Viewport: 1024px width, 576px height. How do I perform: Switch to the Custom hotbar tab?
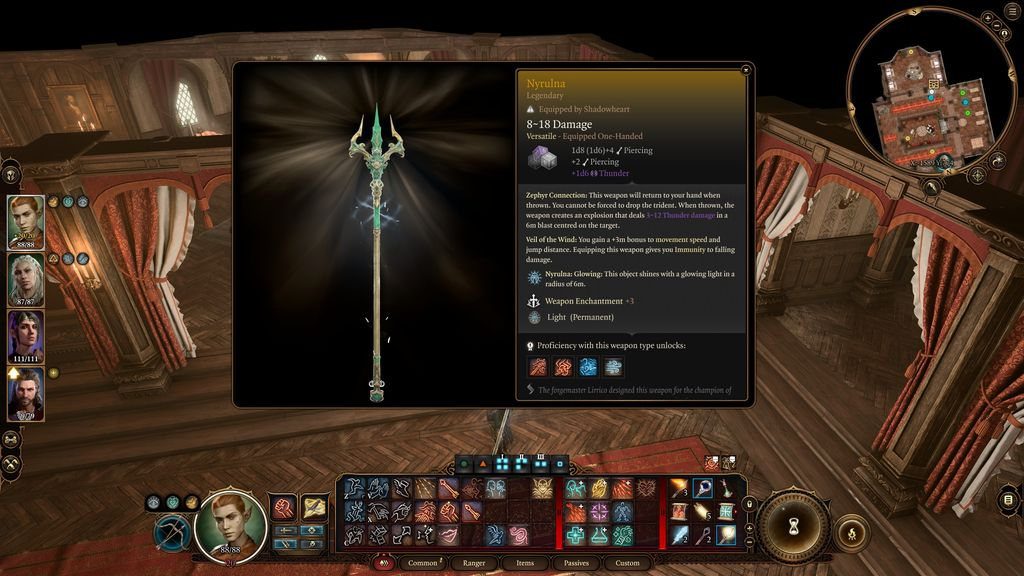coord(627,563)
